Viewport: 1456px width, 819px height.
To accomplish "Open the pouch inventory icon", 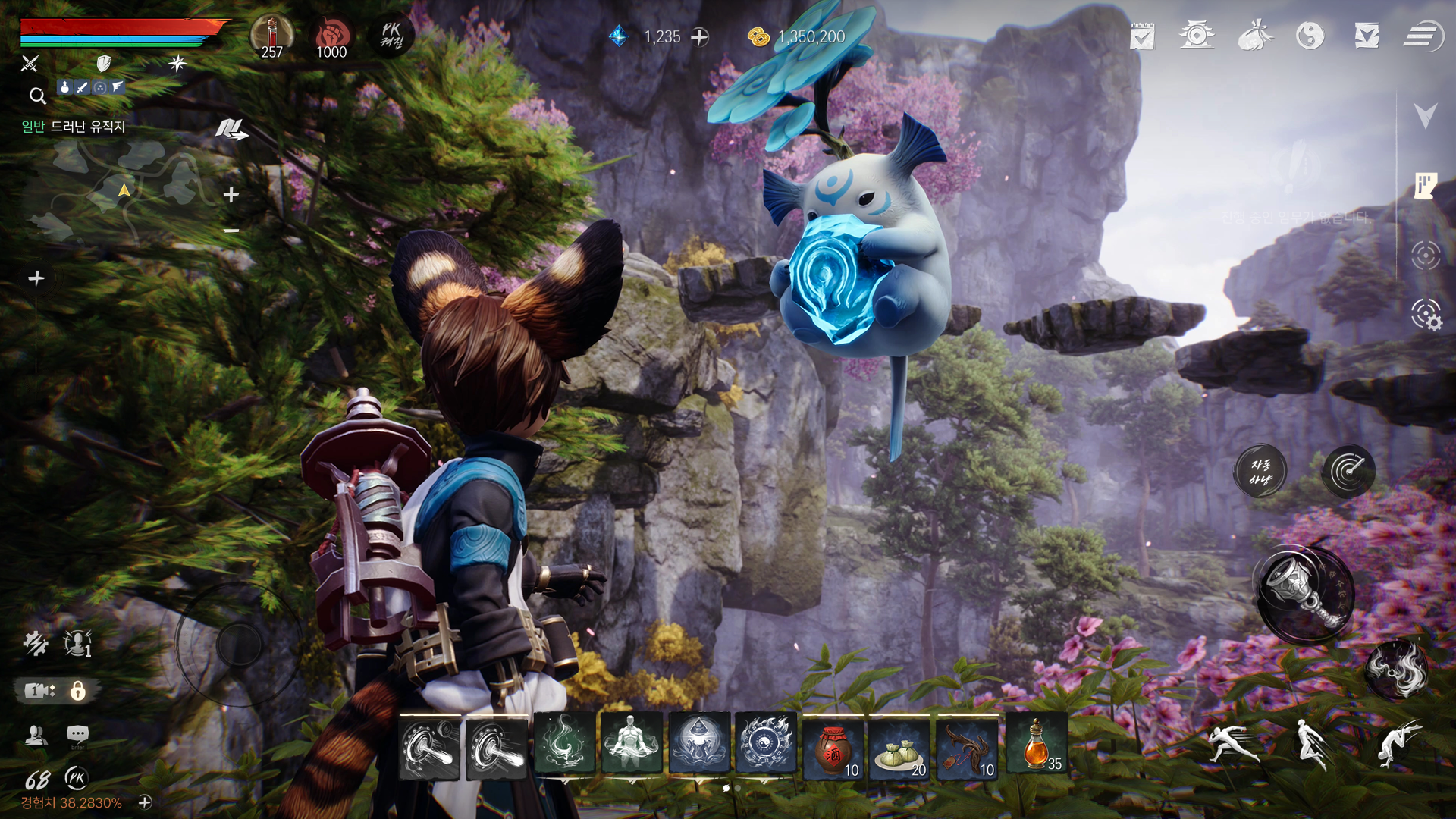I will click(x=1254, y=36).
